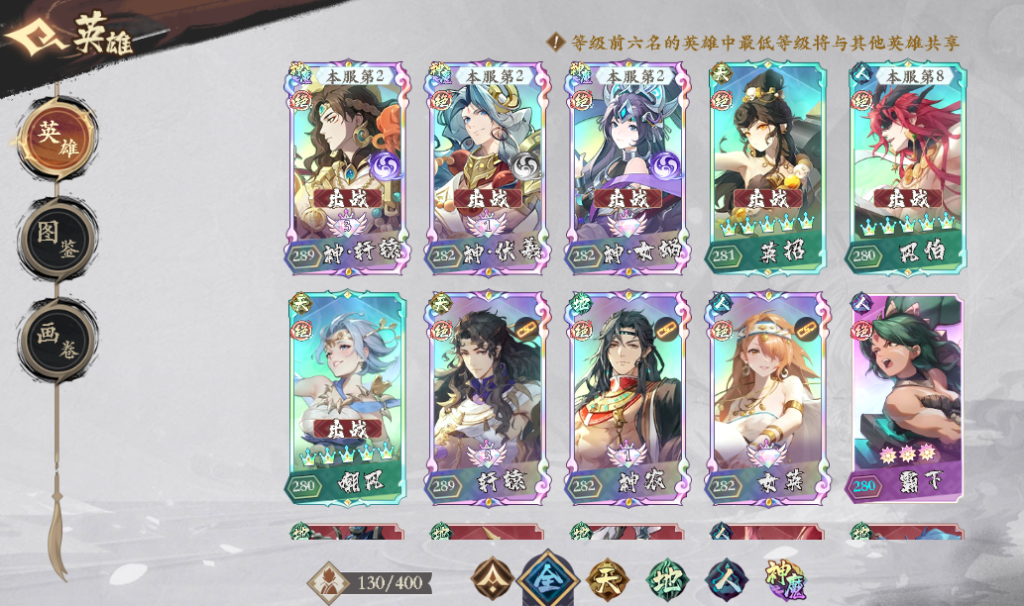Image resolution: width=1024 pixels, height=606 pixels.
Task: Filter heroes by 地 faction
Action: (665, 577)
